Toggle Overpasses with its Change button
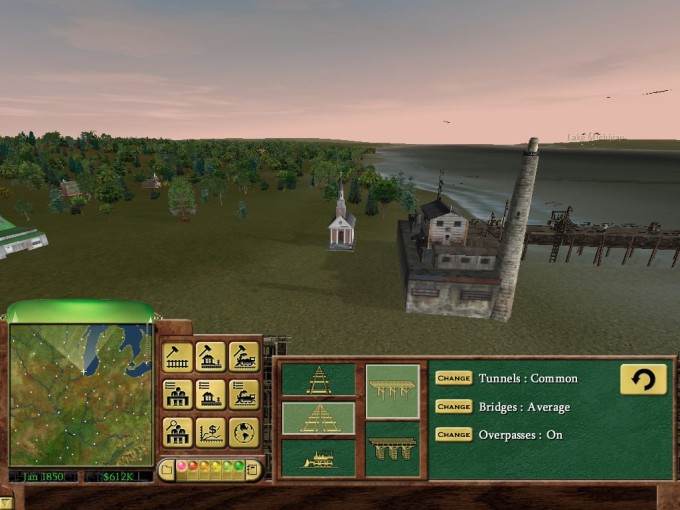The height and width of the screenshot is (510, 680). 453,435
